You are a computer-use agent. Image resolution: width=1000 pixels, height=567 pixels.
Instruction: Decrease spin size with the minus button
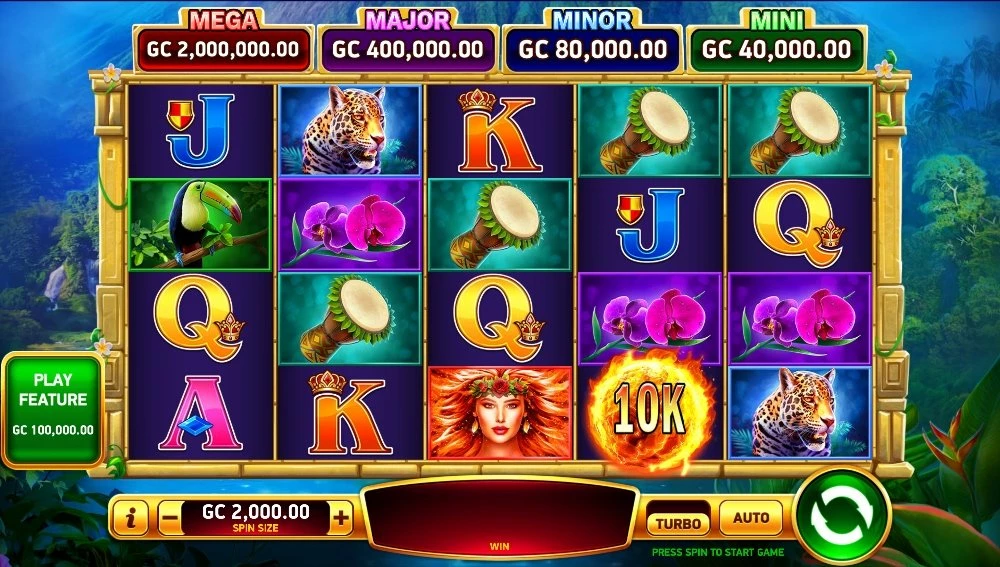point(170,518)
